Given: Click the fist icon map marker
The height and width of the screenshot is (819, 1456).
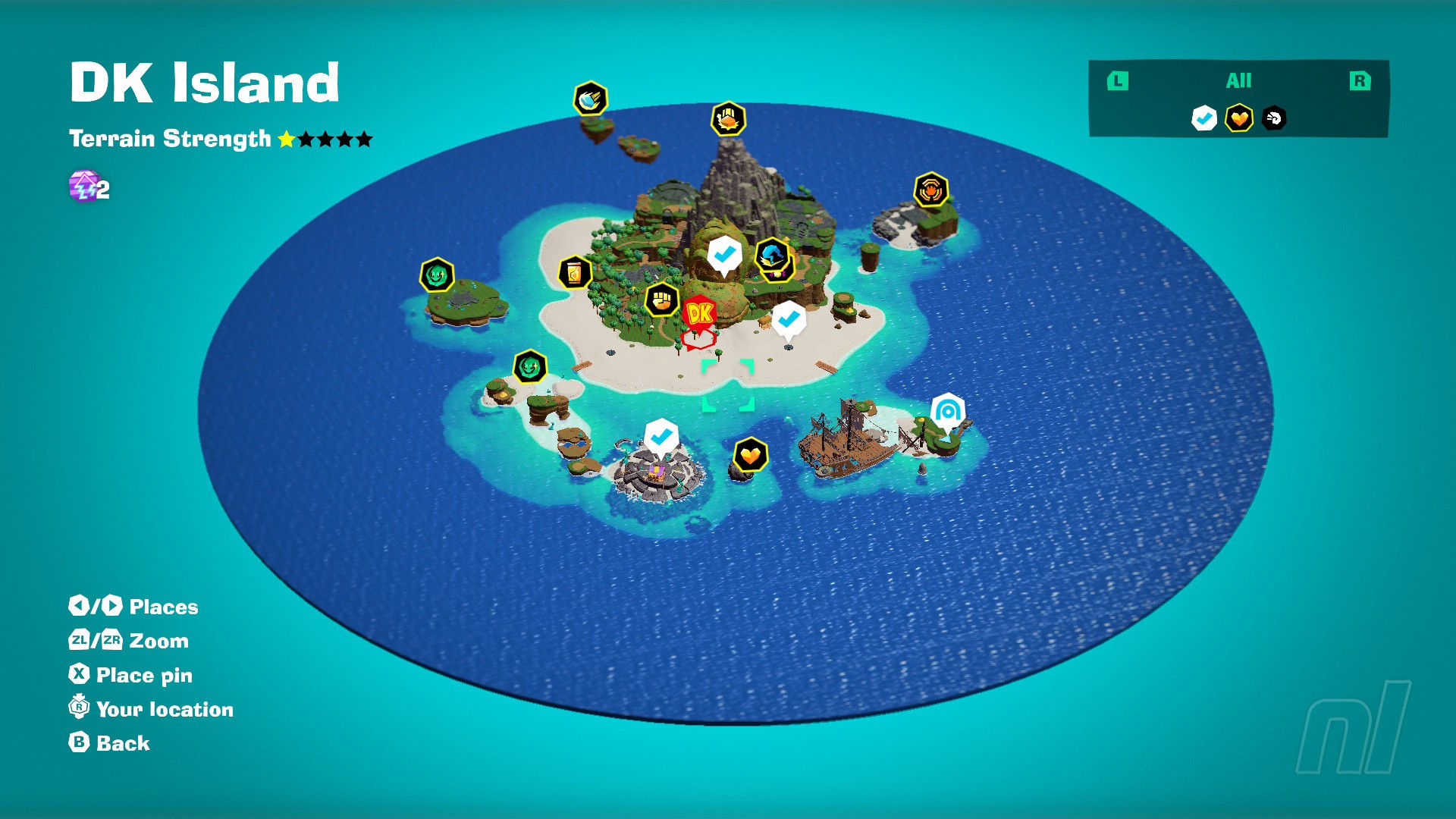Looking at the screenshot, I should (x=662, y=300).
